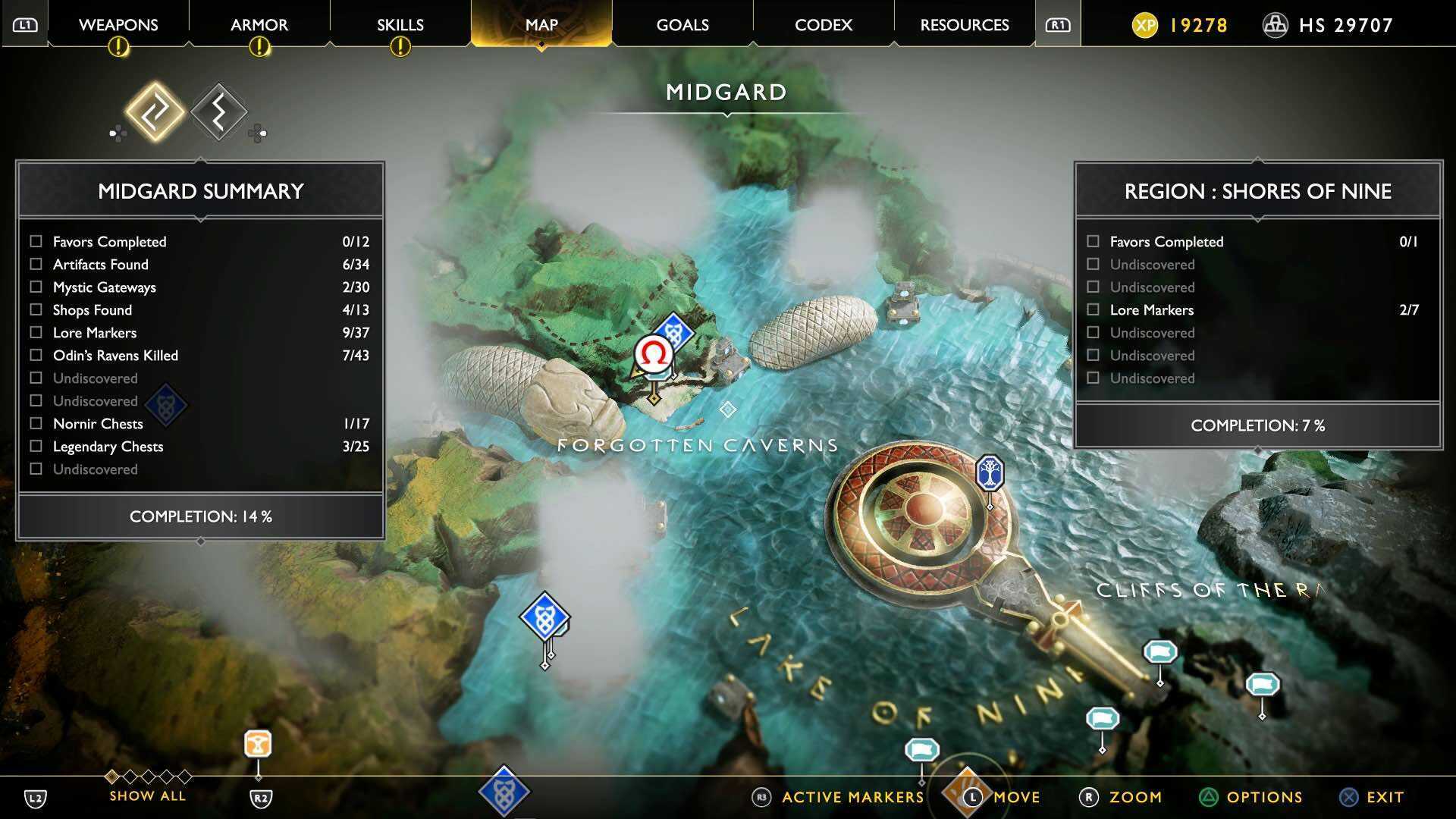
Task: Select the second realm rune in the top left
Action: pos(219,111)
